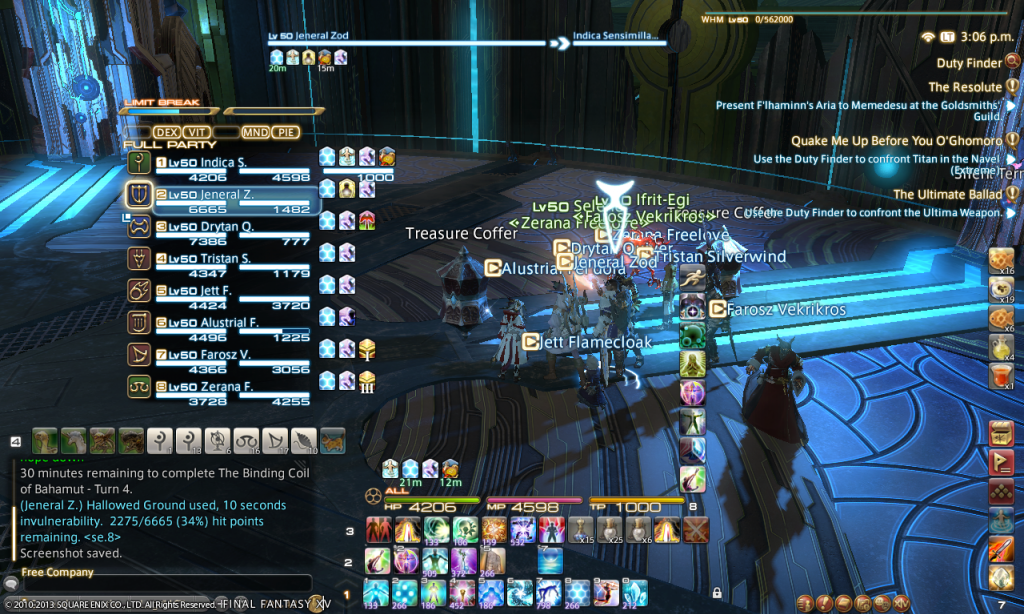
Task: Open The Ultimate Ballad quest entry
Action: (x=947, y=195)
